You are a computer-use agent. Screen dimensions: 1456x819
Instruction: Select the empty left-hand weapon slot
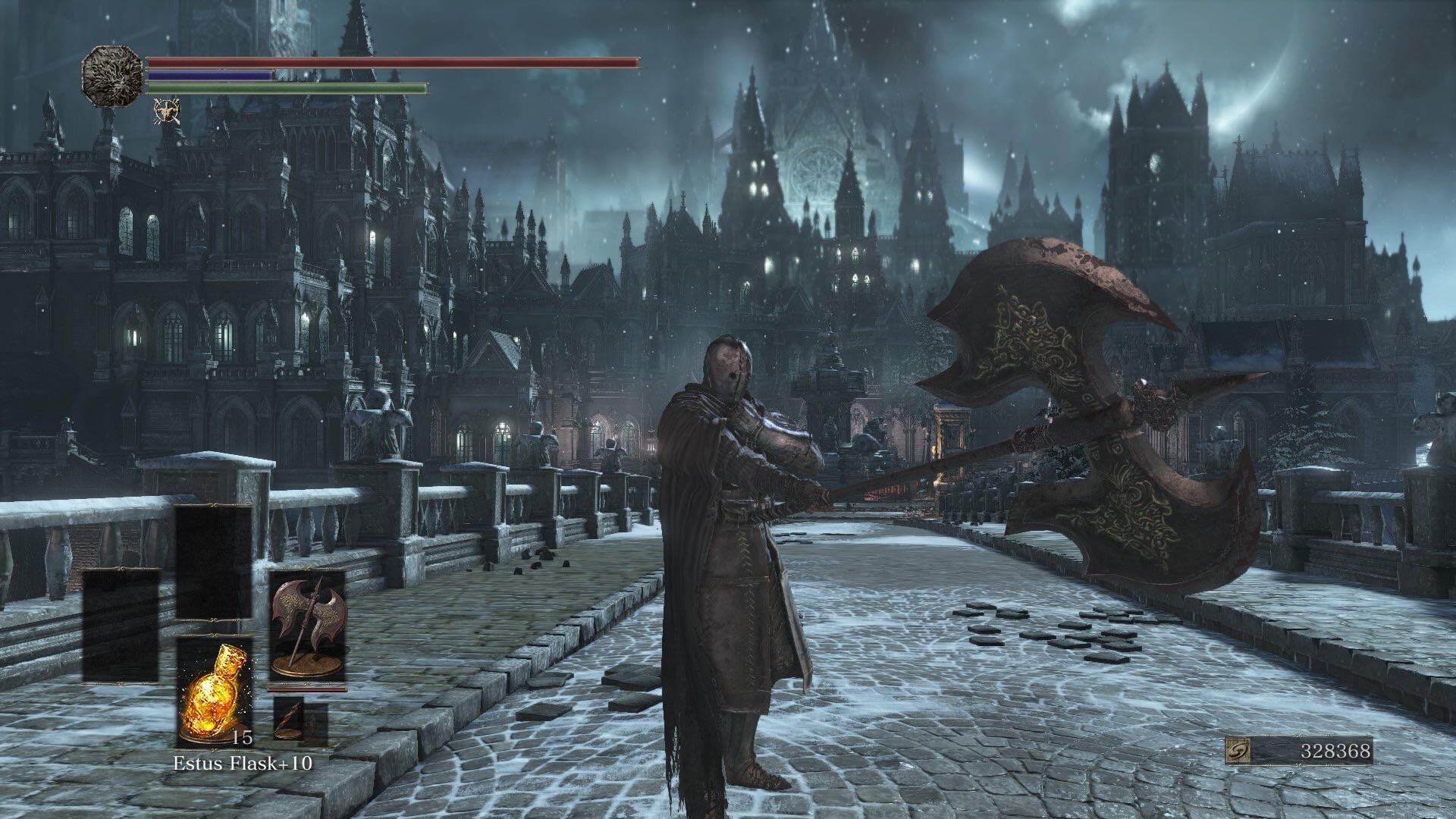coord(122,625)
